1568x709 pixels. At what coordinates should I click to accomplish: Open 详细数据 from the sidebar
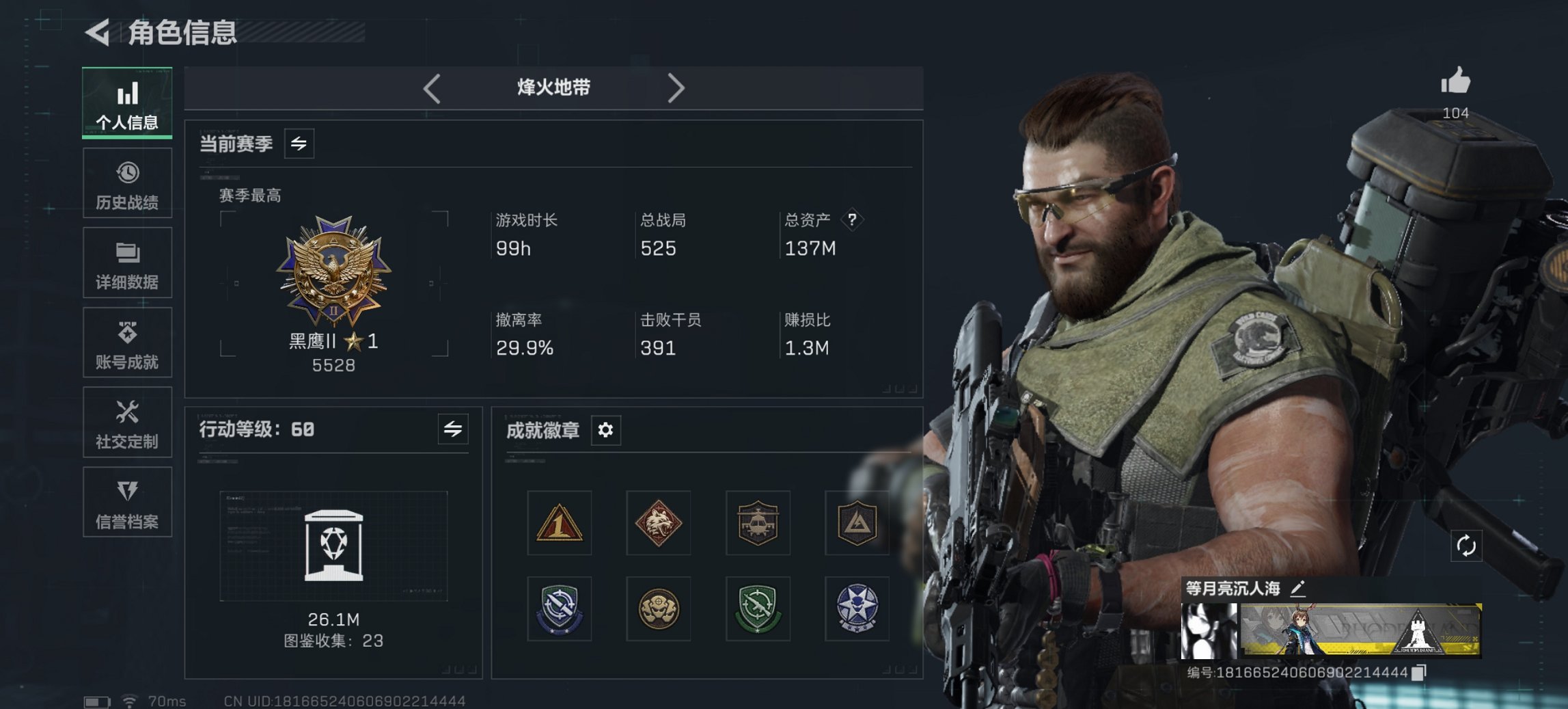[x=127, y=252]
